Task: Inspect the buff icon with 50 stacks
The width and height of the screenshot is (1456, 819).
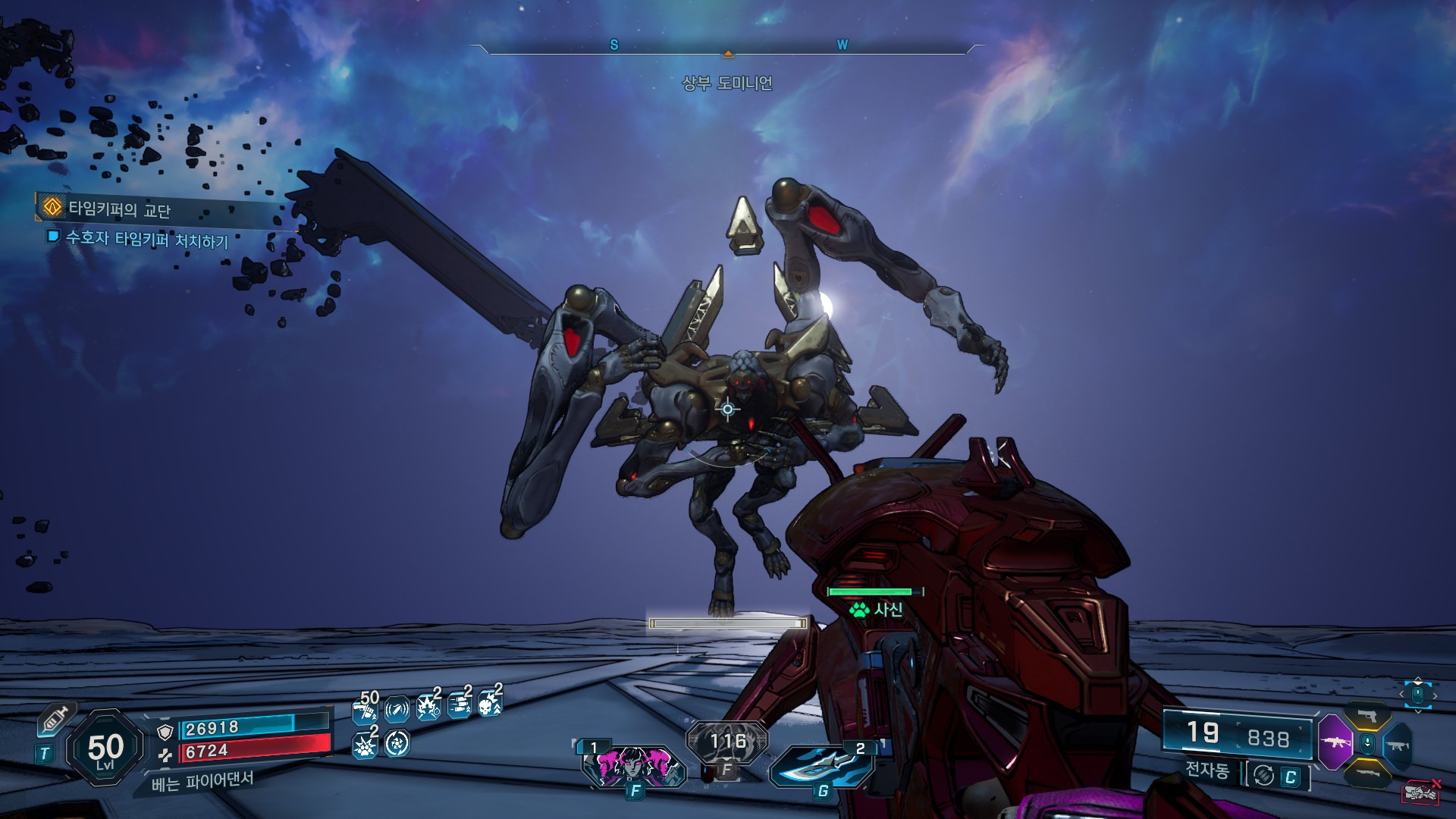Action: [x=365, y=711]
